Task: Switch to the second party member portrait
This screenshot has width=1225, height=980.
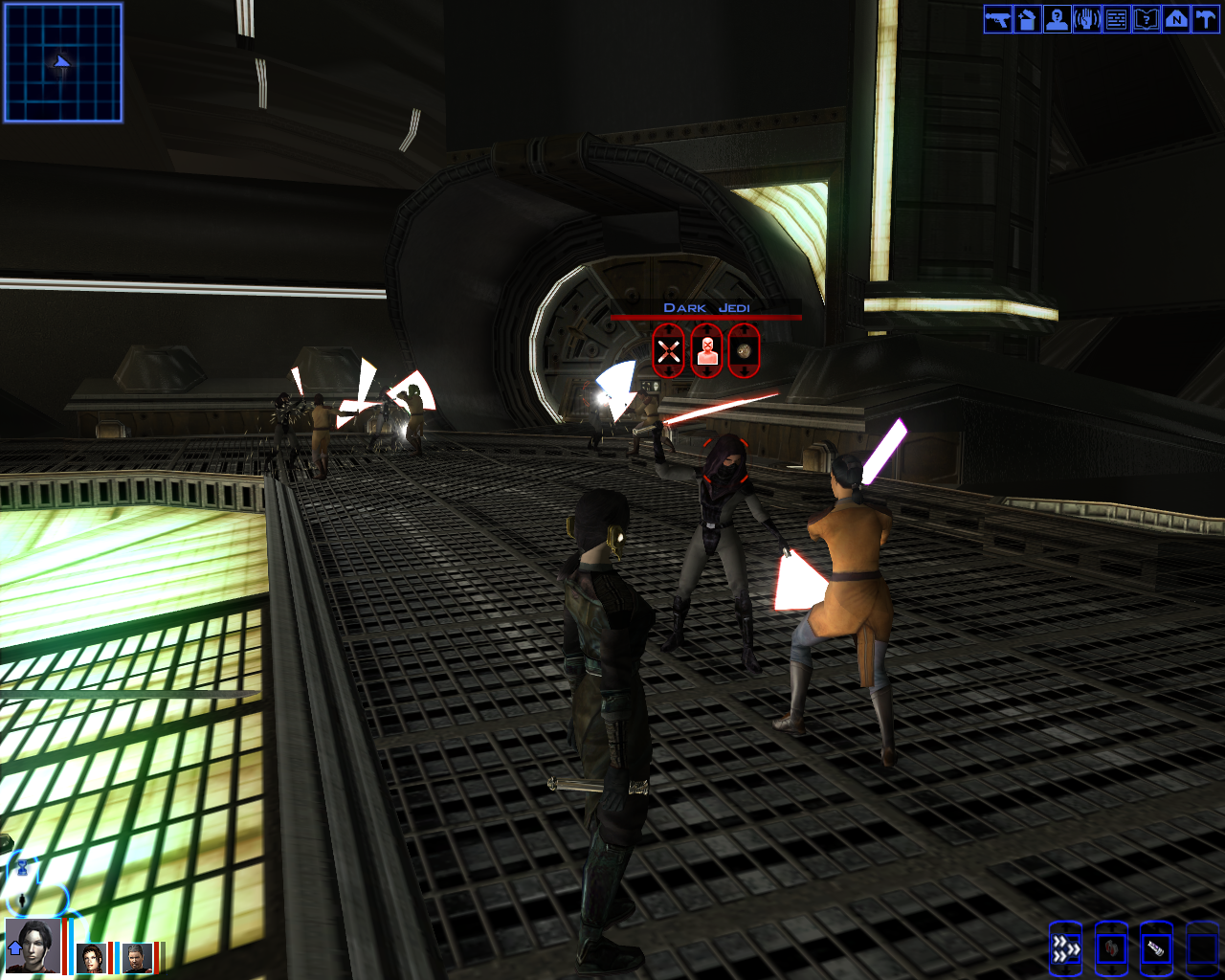Action: tap(92, 958)
